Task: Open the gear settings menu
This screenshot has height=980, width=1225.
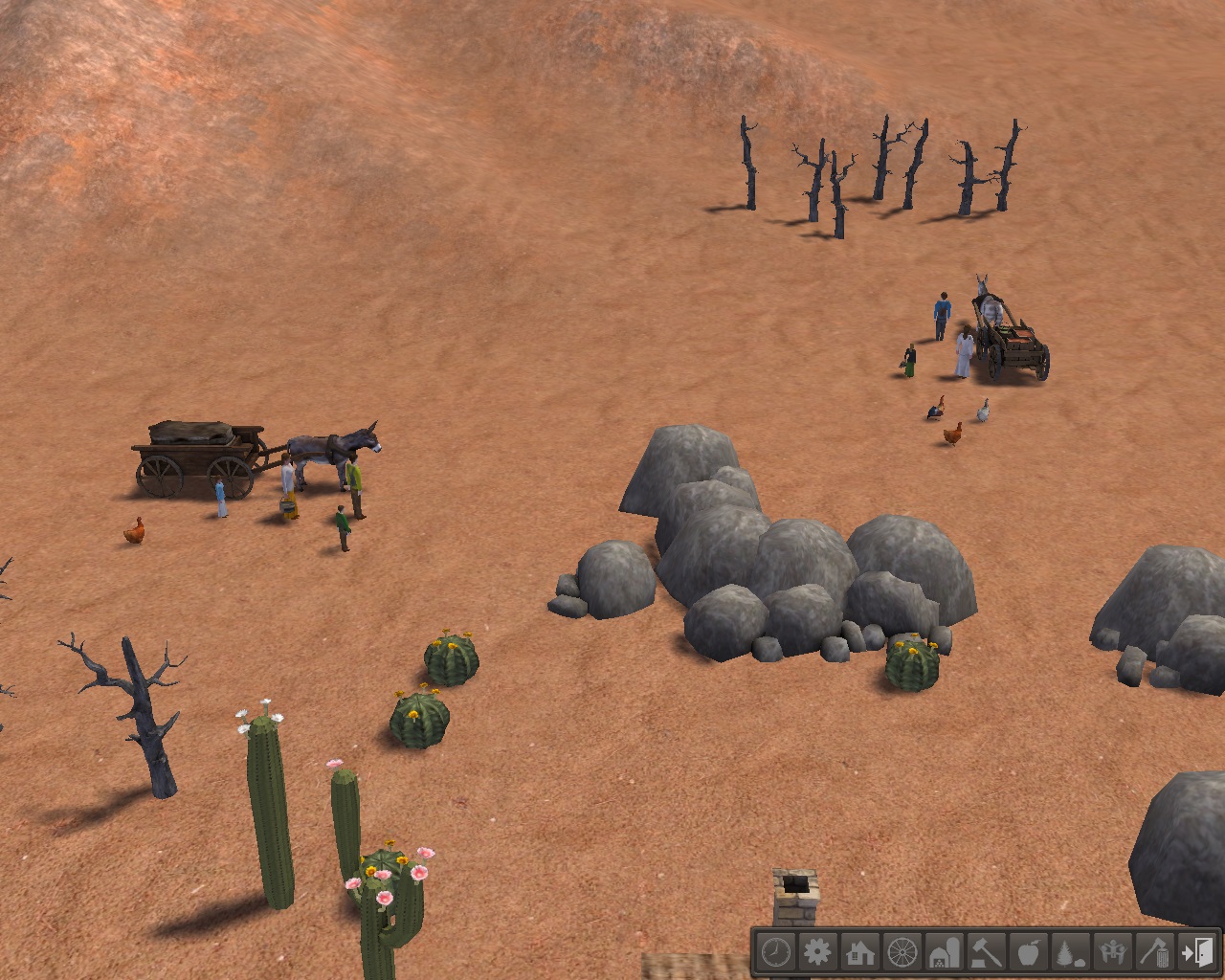Action: click(818, 952)
